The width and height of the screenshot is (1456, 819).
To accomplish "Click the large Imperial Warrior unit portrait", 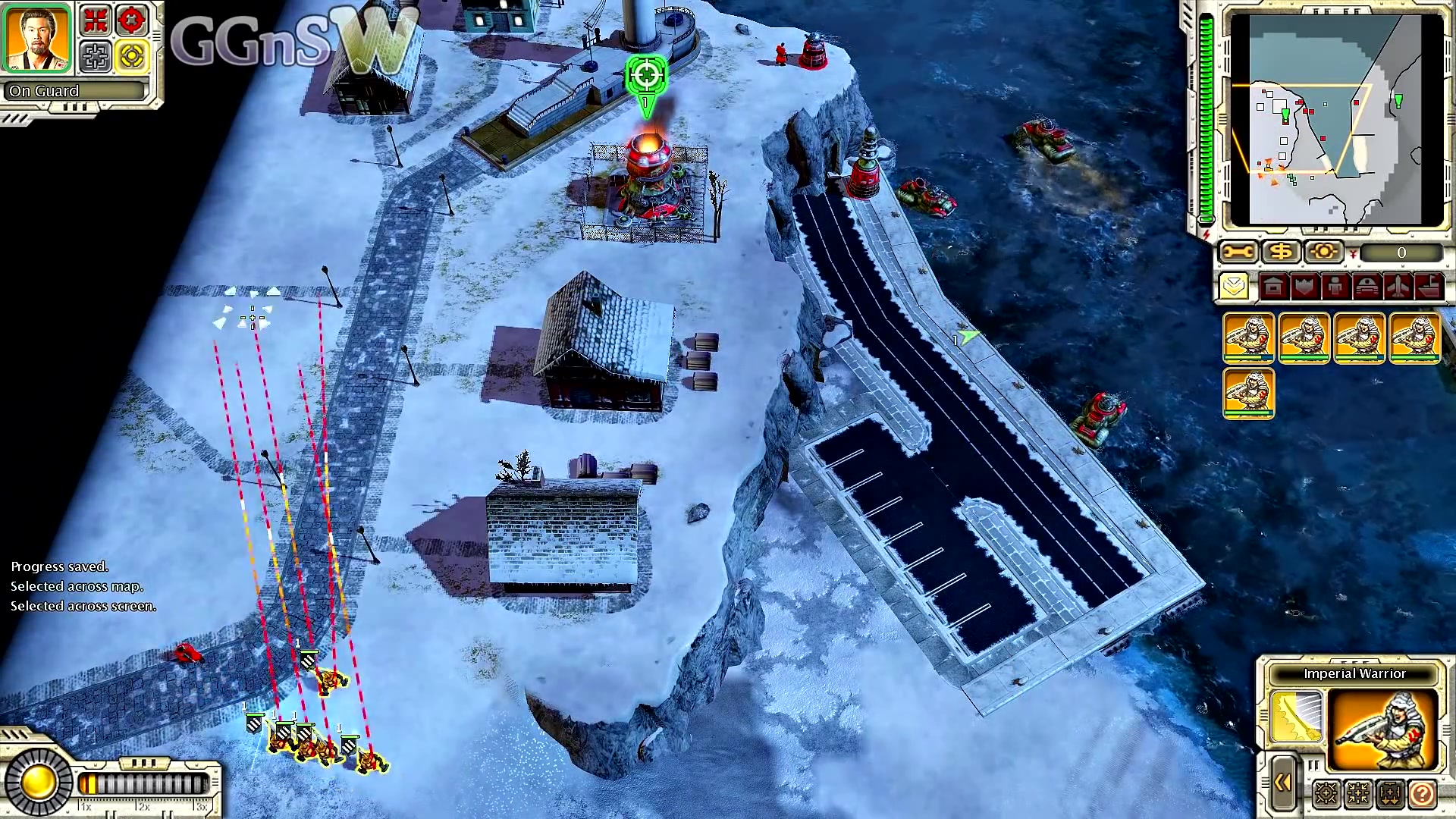I will click(1384, 729).
